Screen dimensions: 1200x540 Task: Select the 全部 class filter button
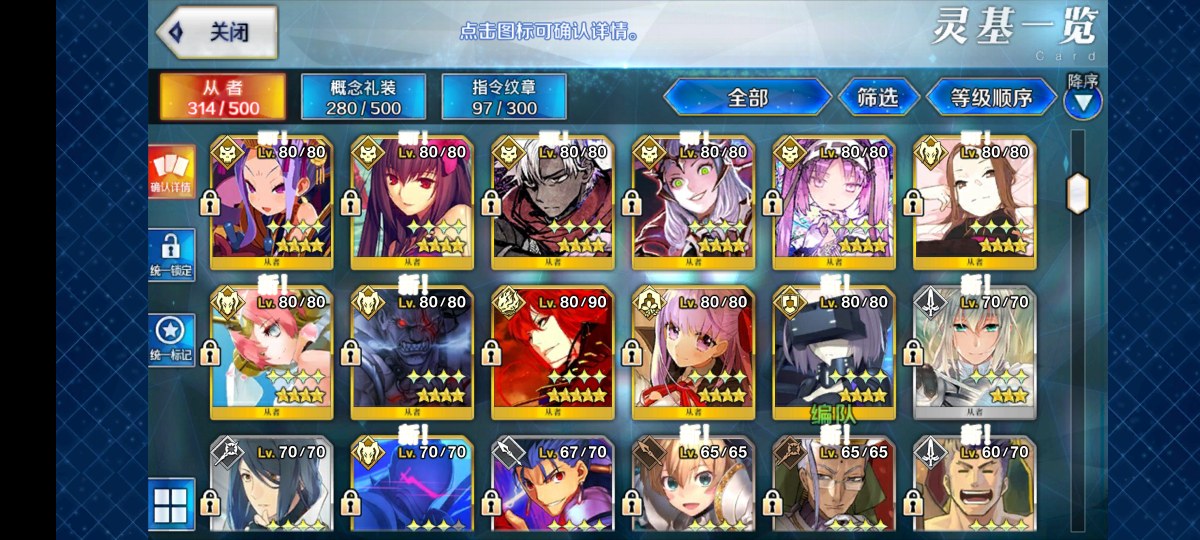[x=747, y=97]
